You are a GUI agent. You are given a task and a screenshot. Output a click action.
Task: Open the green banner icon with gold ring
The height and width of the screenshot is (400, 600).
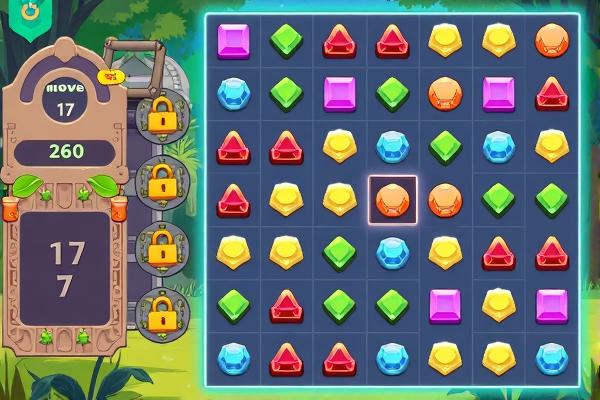pyautogui.click(x=30, y=12)
